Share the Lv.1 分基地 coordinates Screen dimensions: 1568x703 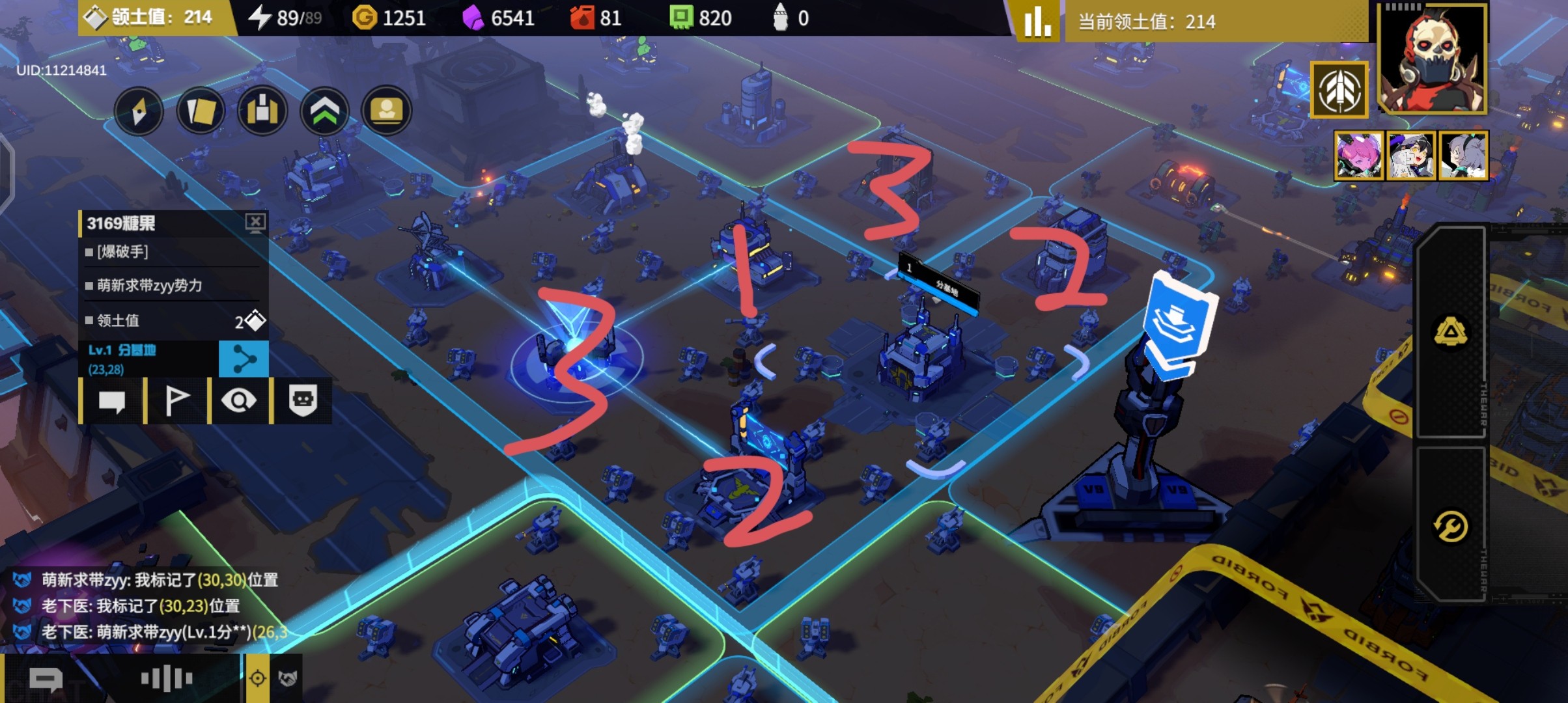[244, 359]
